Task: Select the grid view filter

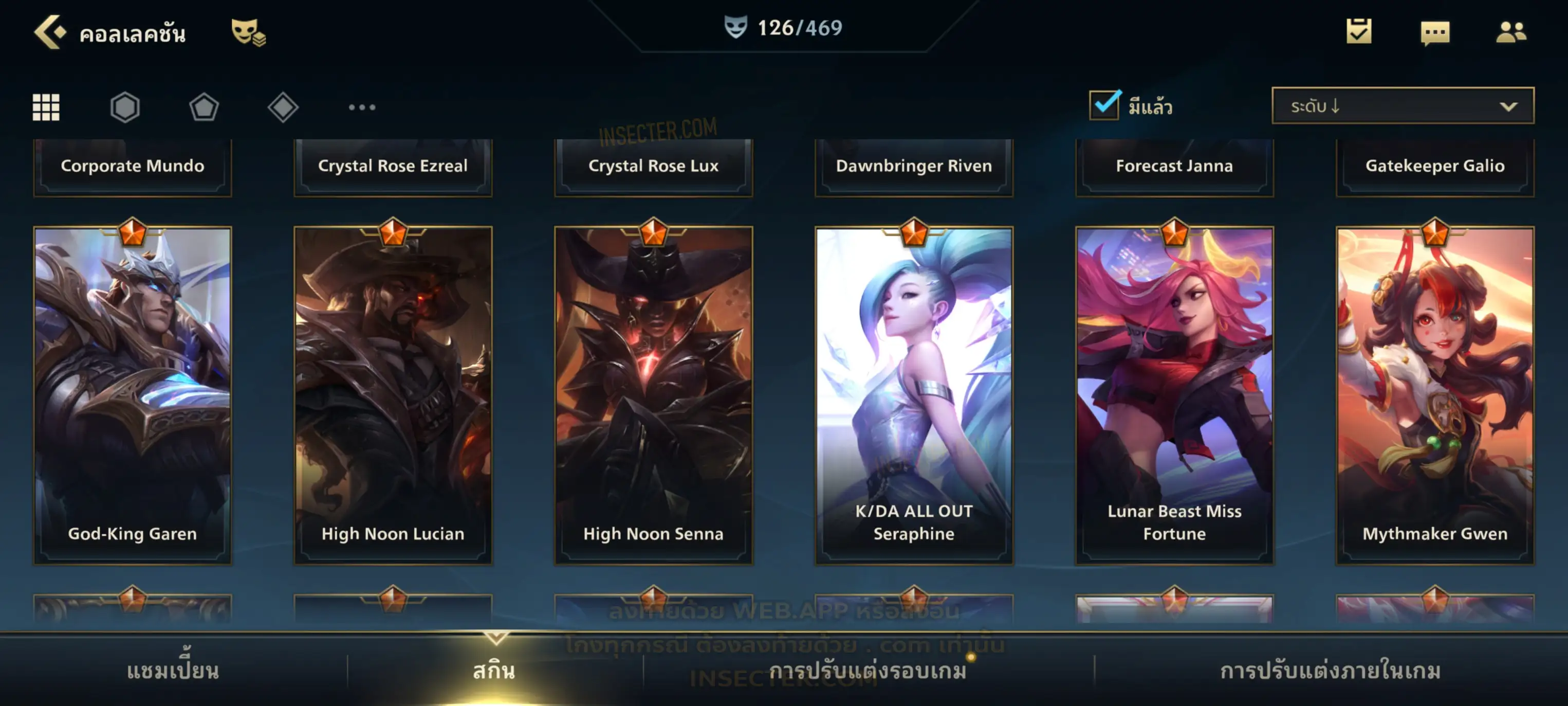Action: point(46,107)
